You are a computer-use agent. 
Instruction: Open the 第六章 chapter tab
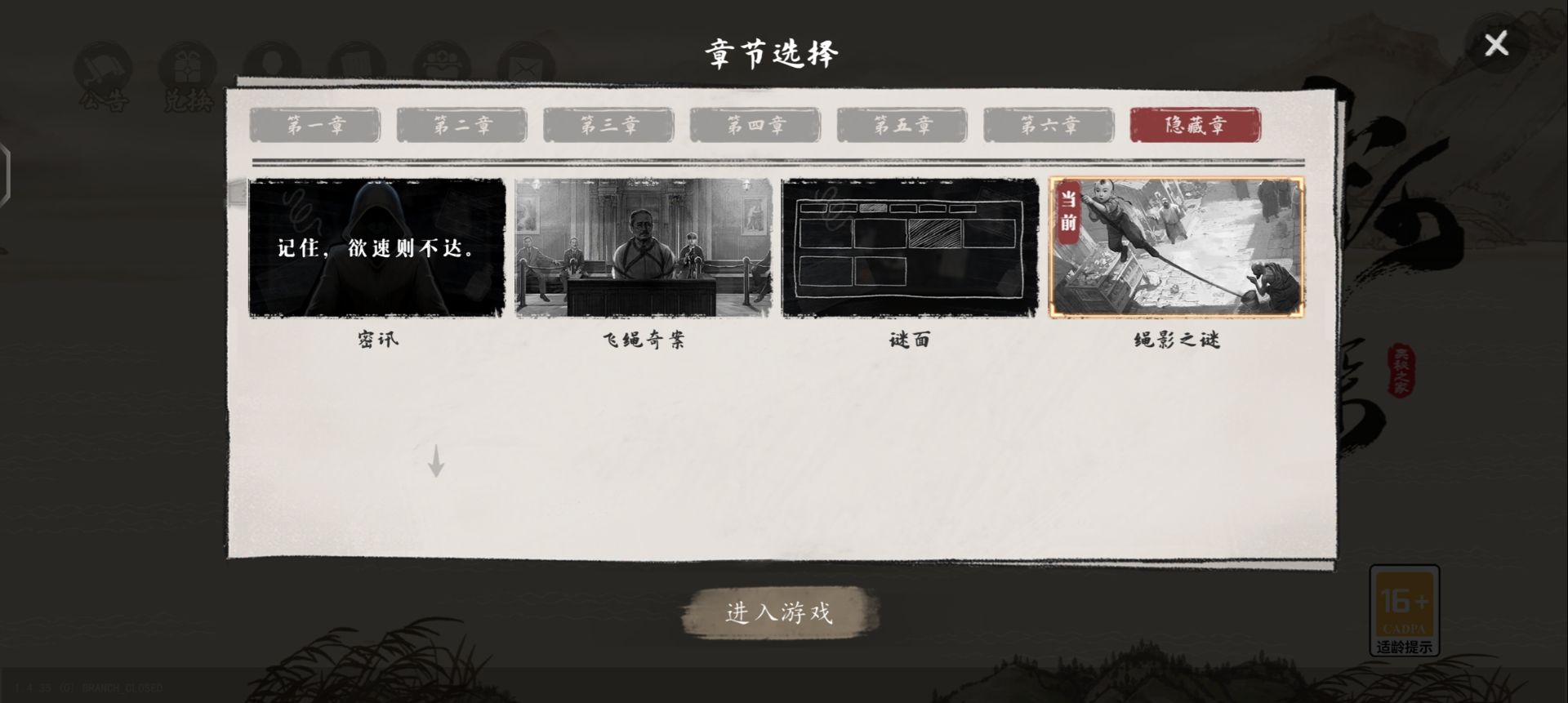point(1048,125)
